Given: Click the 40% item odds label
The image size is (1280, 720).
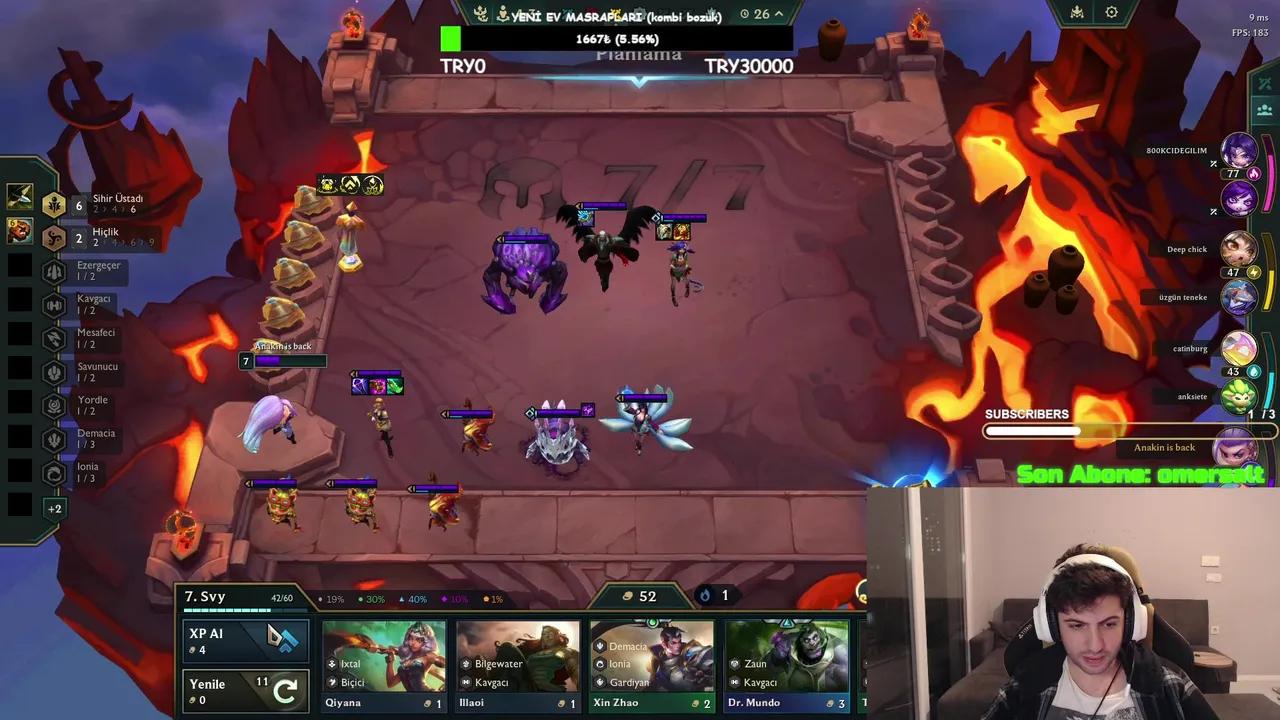Looking at the screenshot, I should click(x=411, y=598).
